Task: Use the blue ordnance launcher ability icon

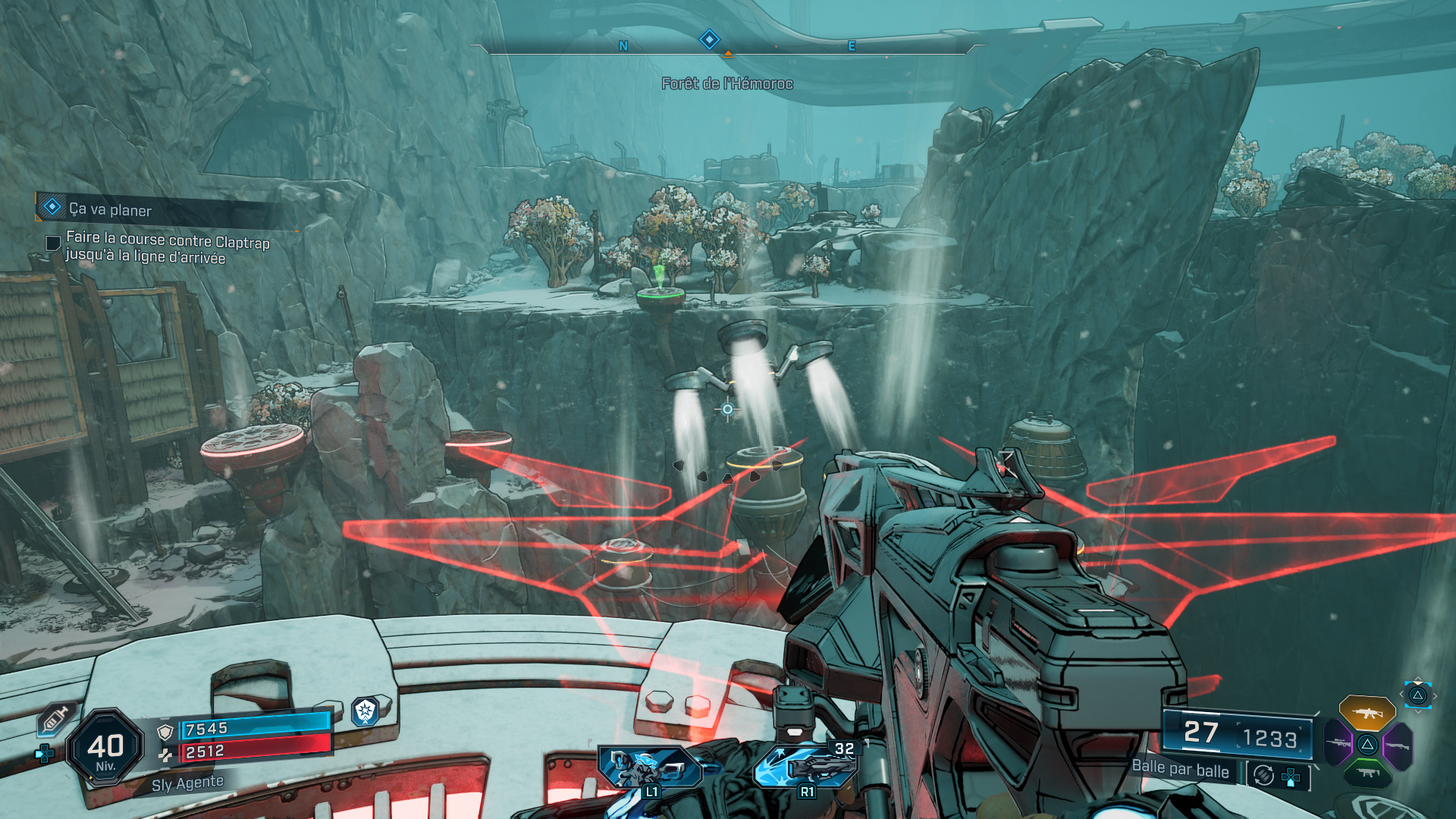Action: tap(805, 766)
